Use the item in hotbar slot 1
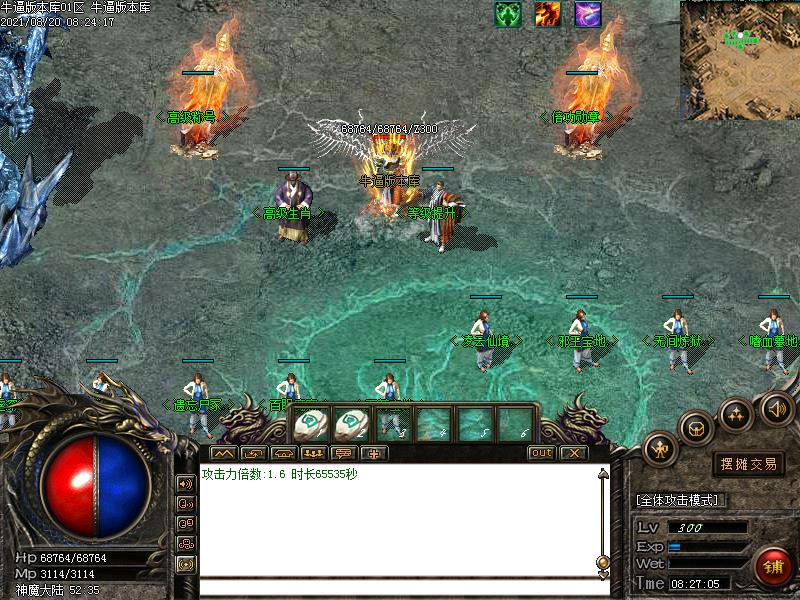 click(x=311, y=424)
